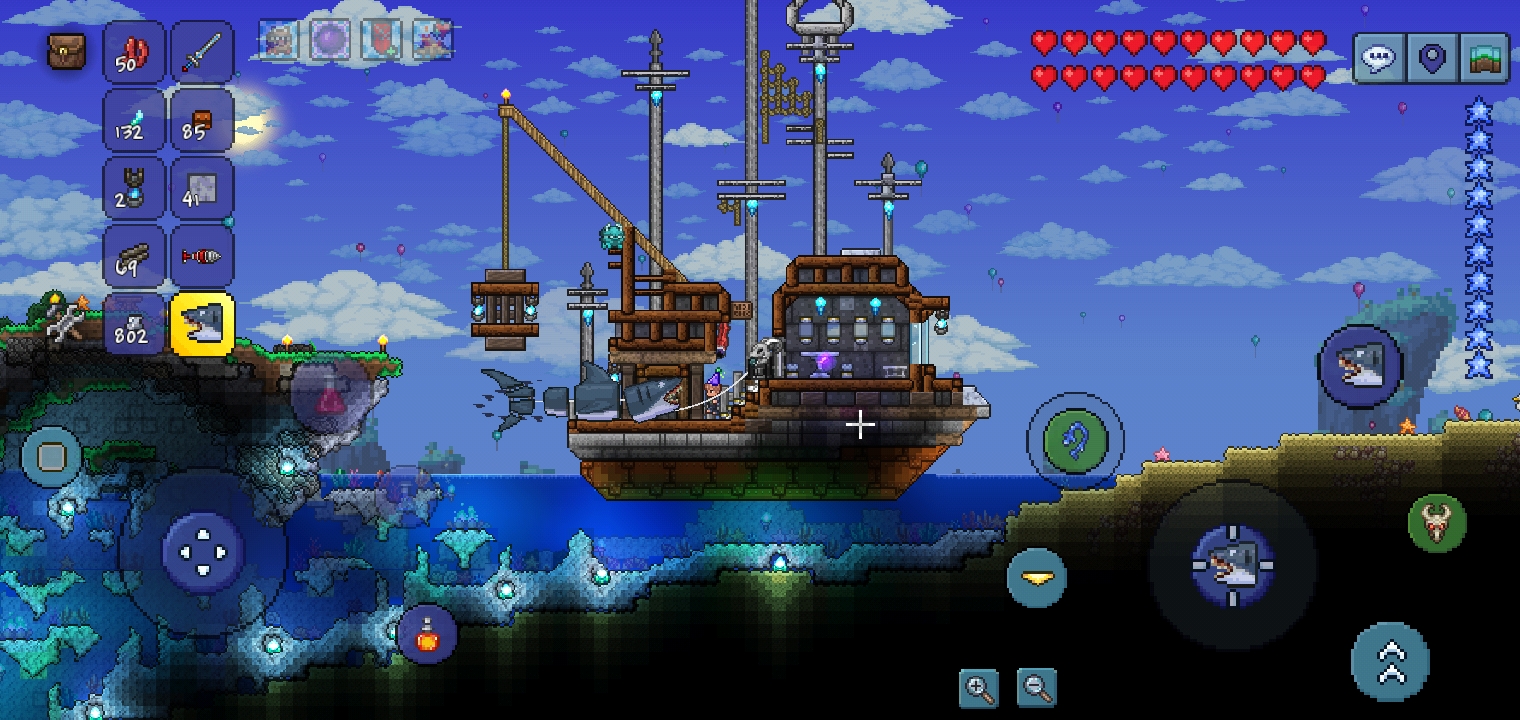Select the chest item showing 85
This screenshot has height=720, width=1520.
coord(202,119)
